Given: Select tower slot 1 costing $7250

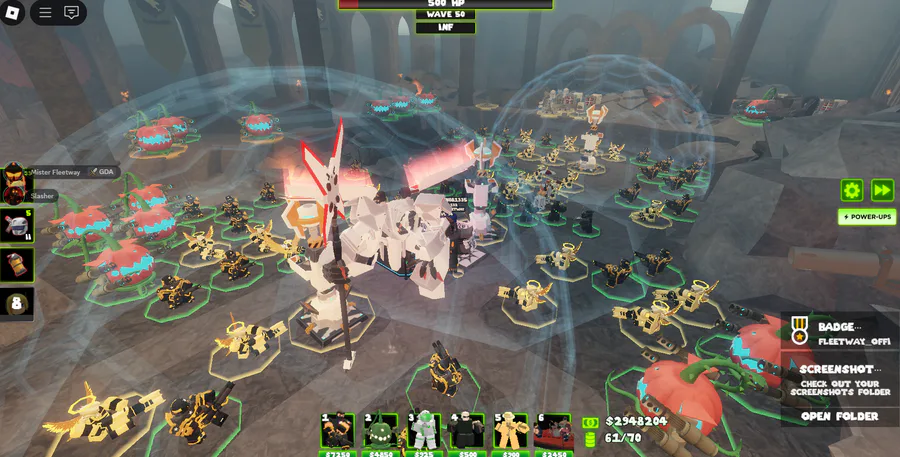Looking at the screenshot, I should [338, 431].
